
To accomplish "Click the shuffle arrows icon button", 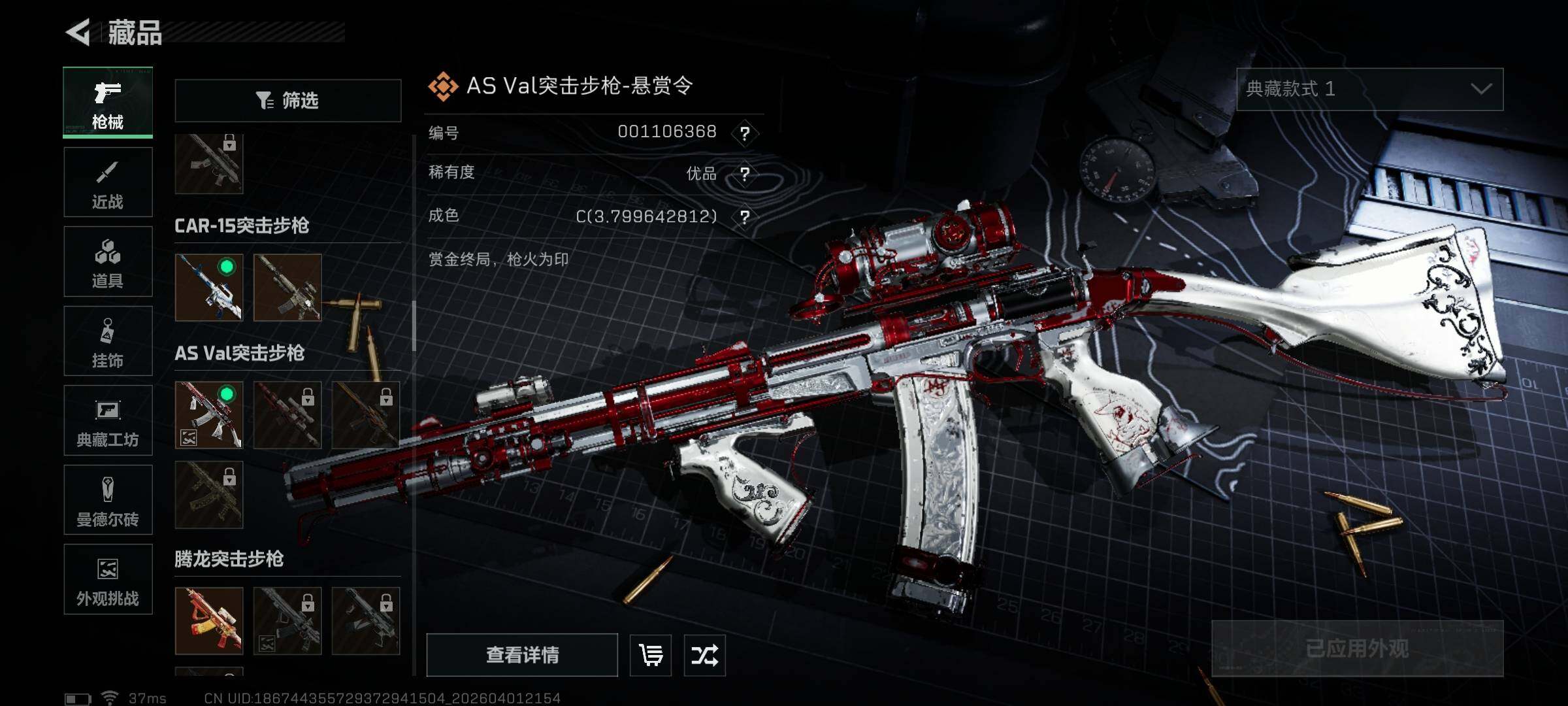I will pos(704,655).
